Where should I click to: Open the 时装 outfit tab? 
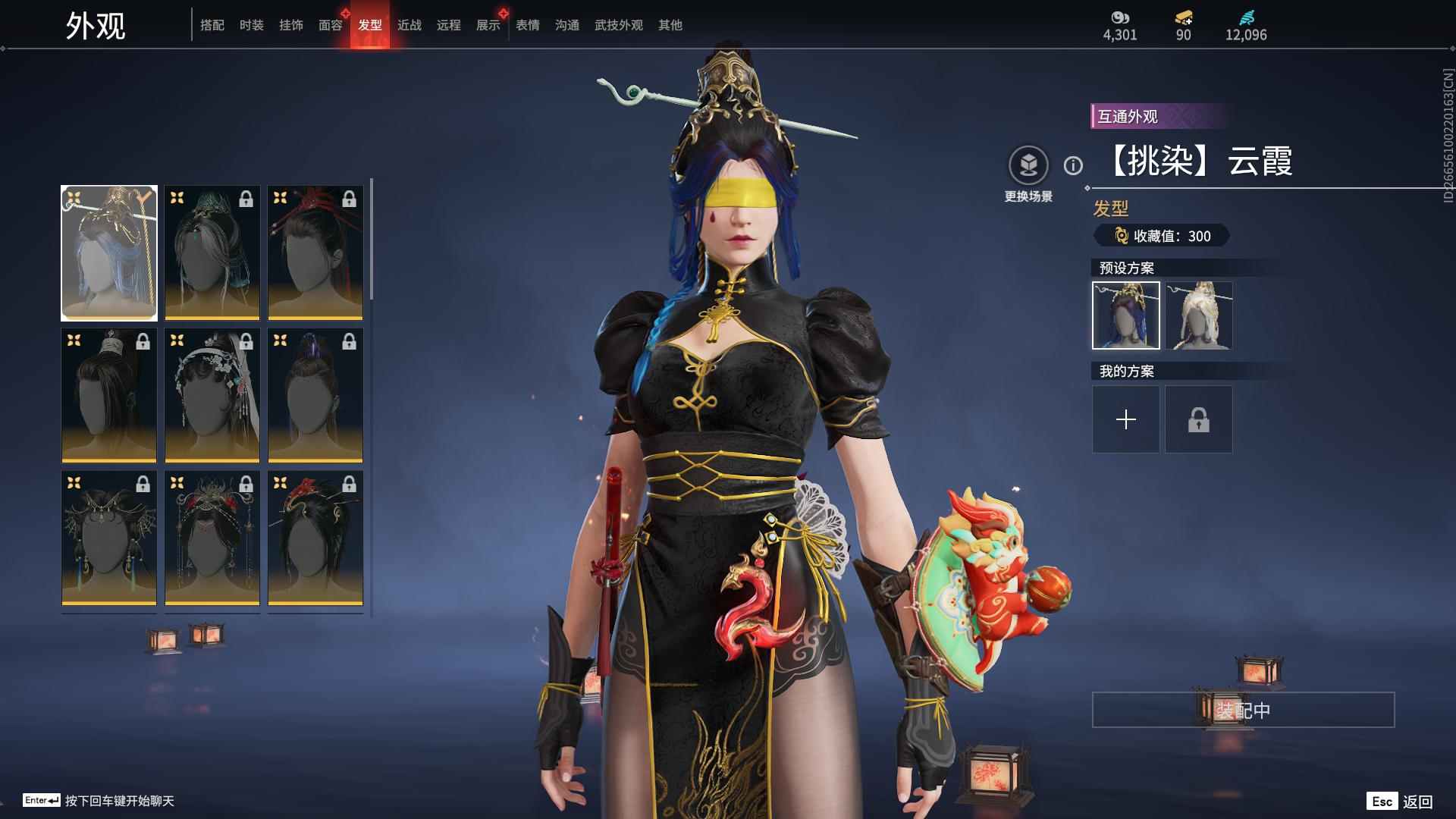[252, 25]
